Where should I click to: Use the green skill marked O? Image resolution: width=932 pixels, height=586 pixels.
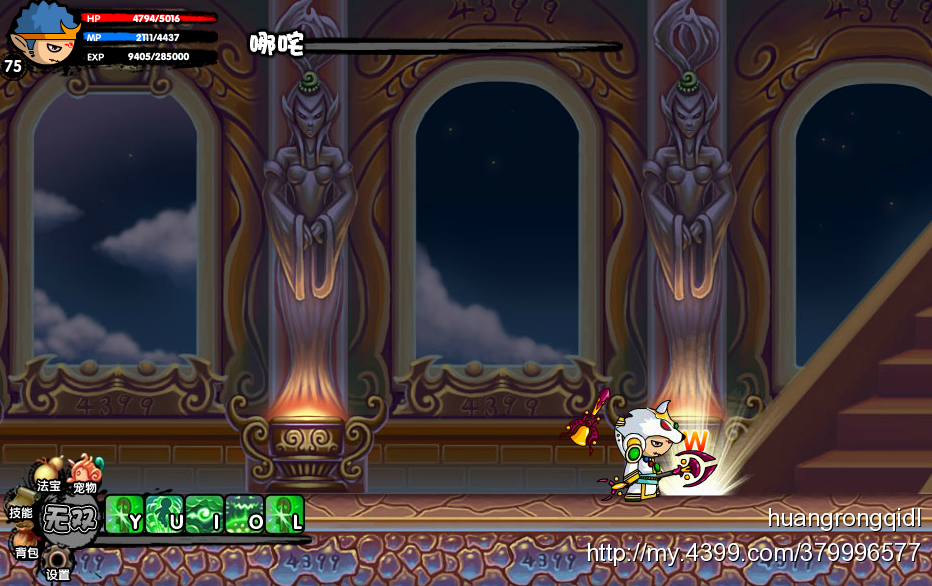[x=244, y=514]
